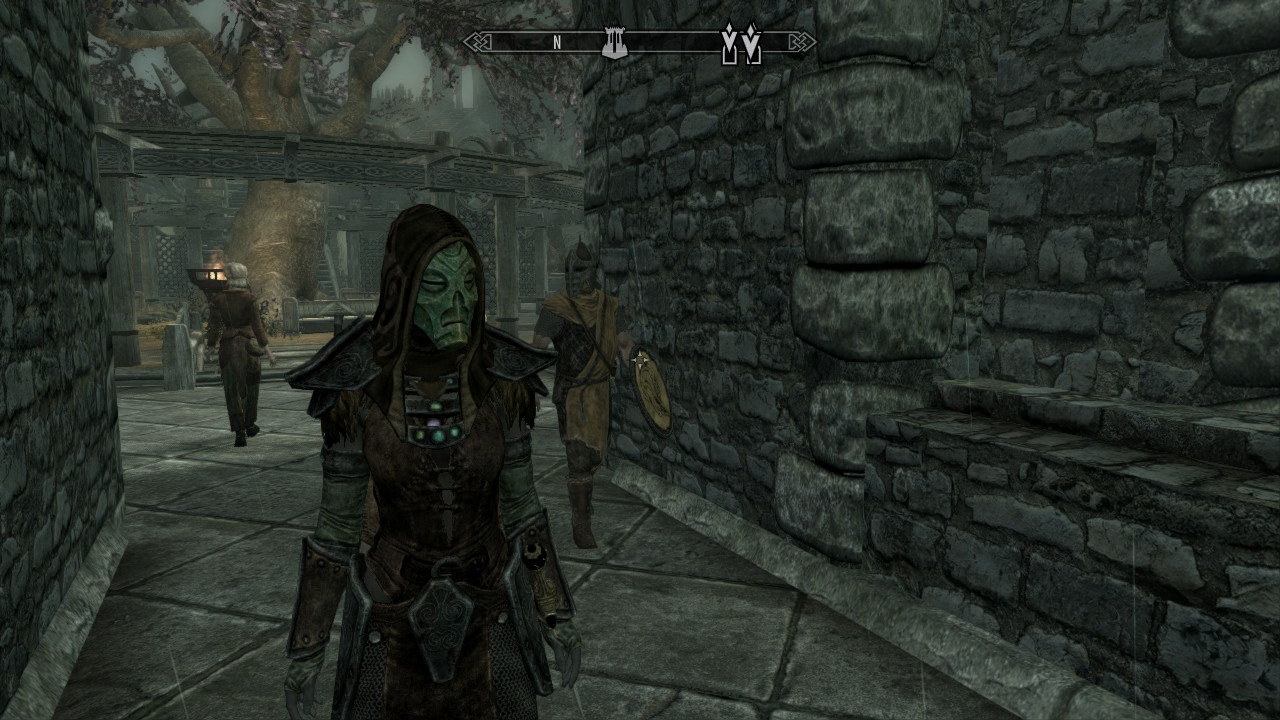Click the castle location marker on the compass
The width and height of the screenshot is (1280, 720).
coord(614,43)
